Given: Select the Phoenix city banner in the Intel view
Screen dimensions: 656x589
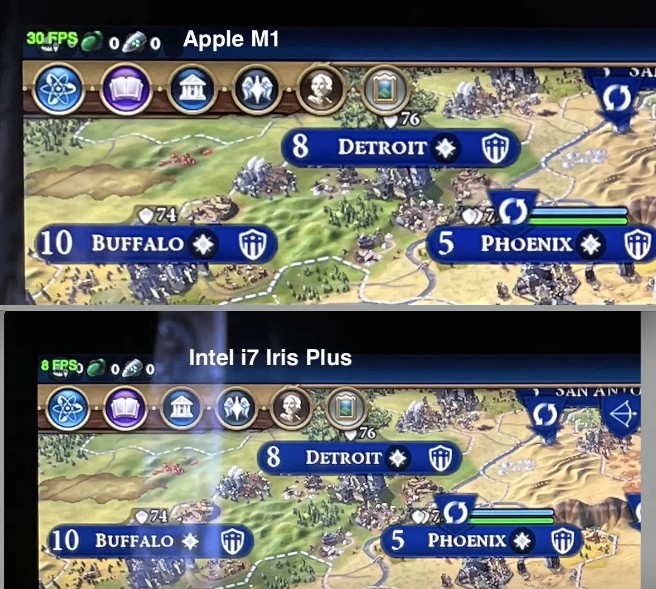Looking at the screenshot, I should 466,541.
